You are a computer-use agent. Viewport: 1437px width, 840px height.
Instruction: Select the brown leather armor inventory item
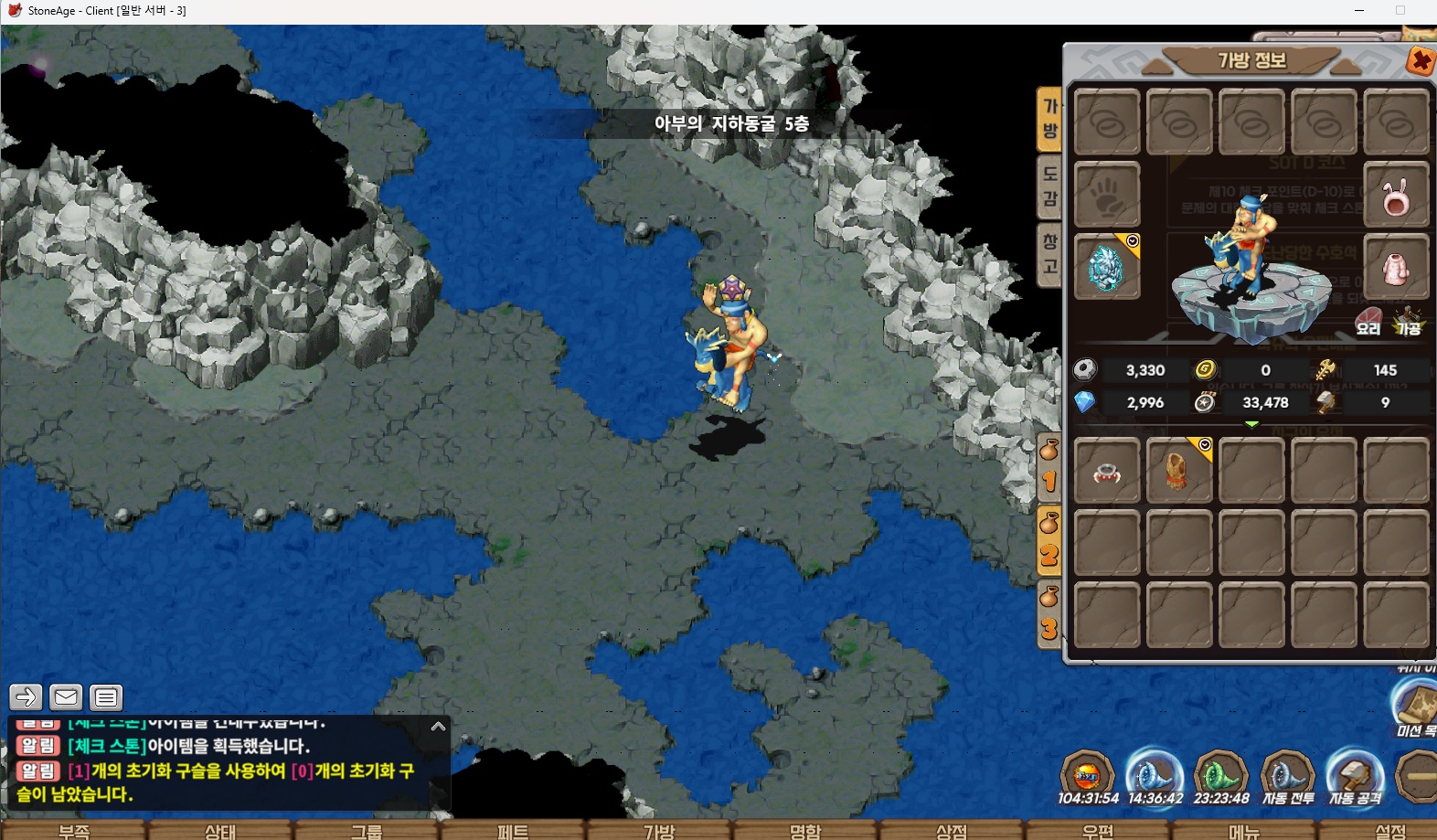(1178, 472)
